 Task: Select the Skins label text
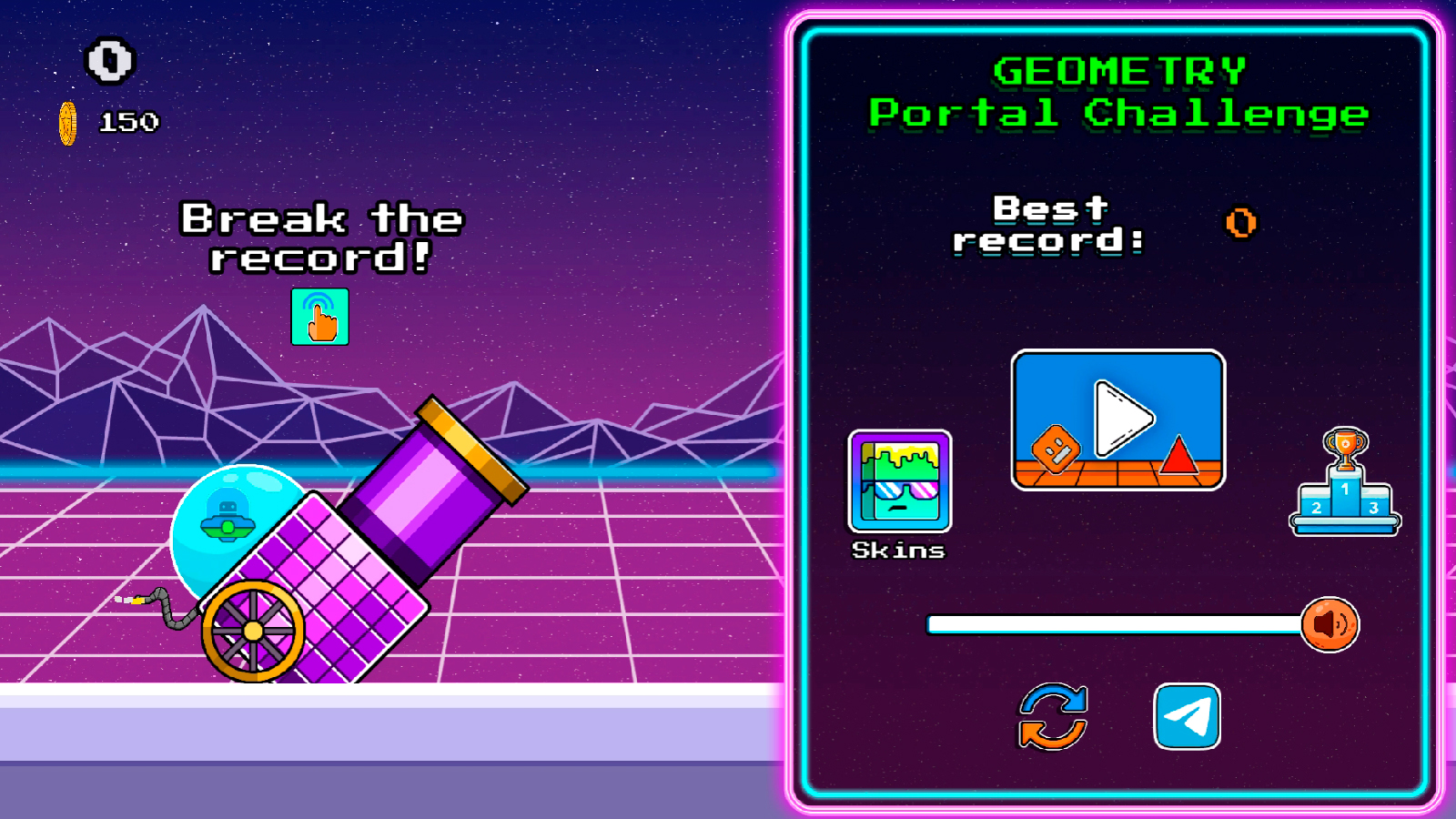click(x=897, y=549)
